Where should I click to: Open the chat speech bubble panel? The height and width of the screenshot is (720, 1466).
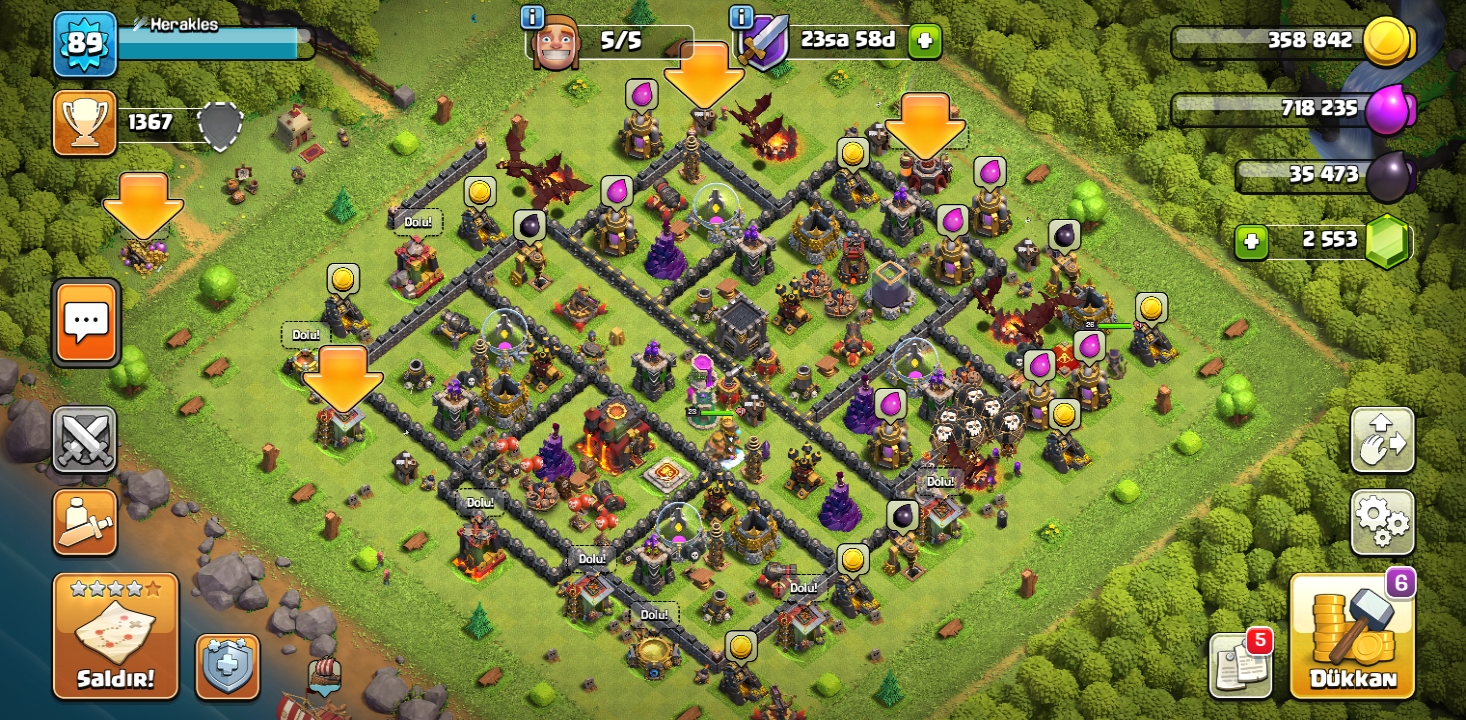86,322
